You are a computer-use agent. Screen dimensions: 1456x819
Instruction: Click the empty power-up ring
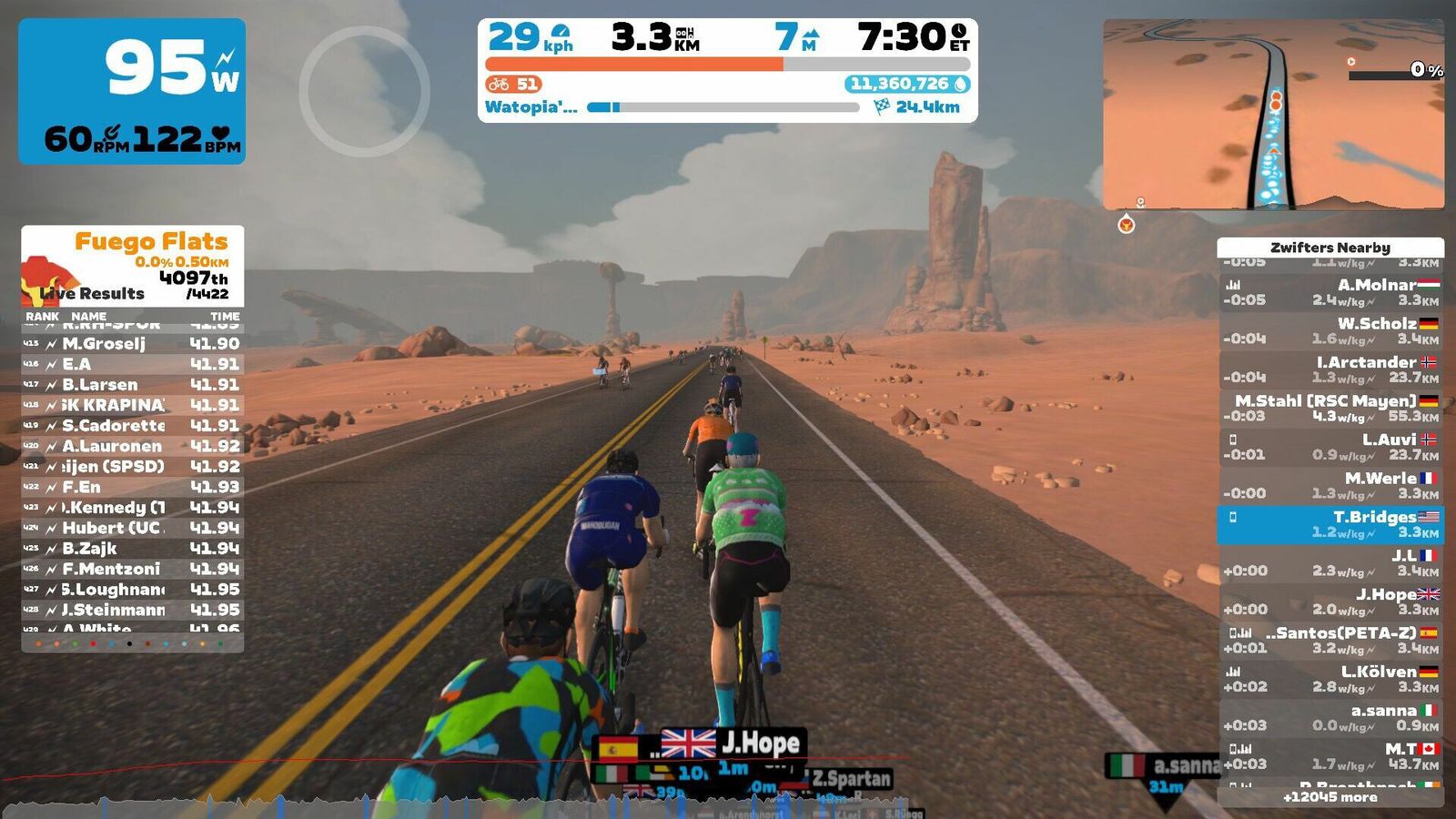[x=364, y=91]
